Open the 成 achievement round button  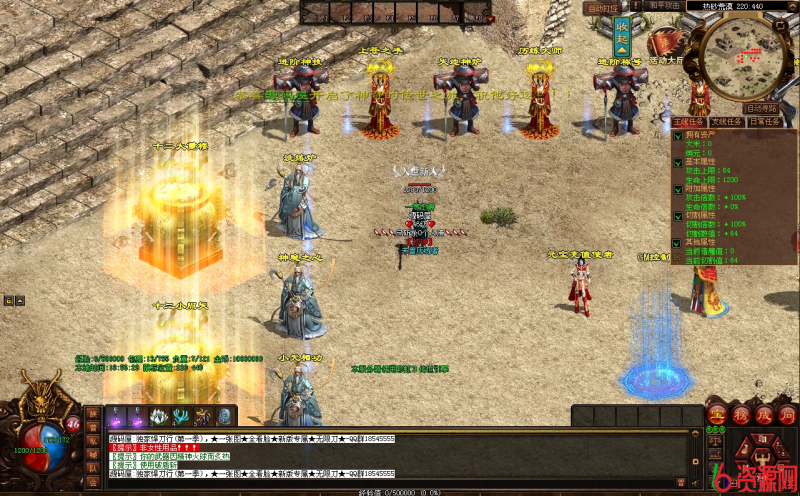click(x=764, y=415)
